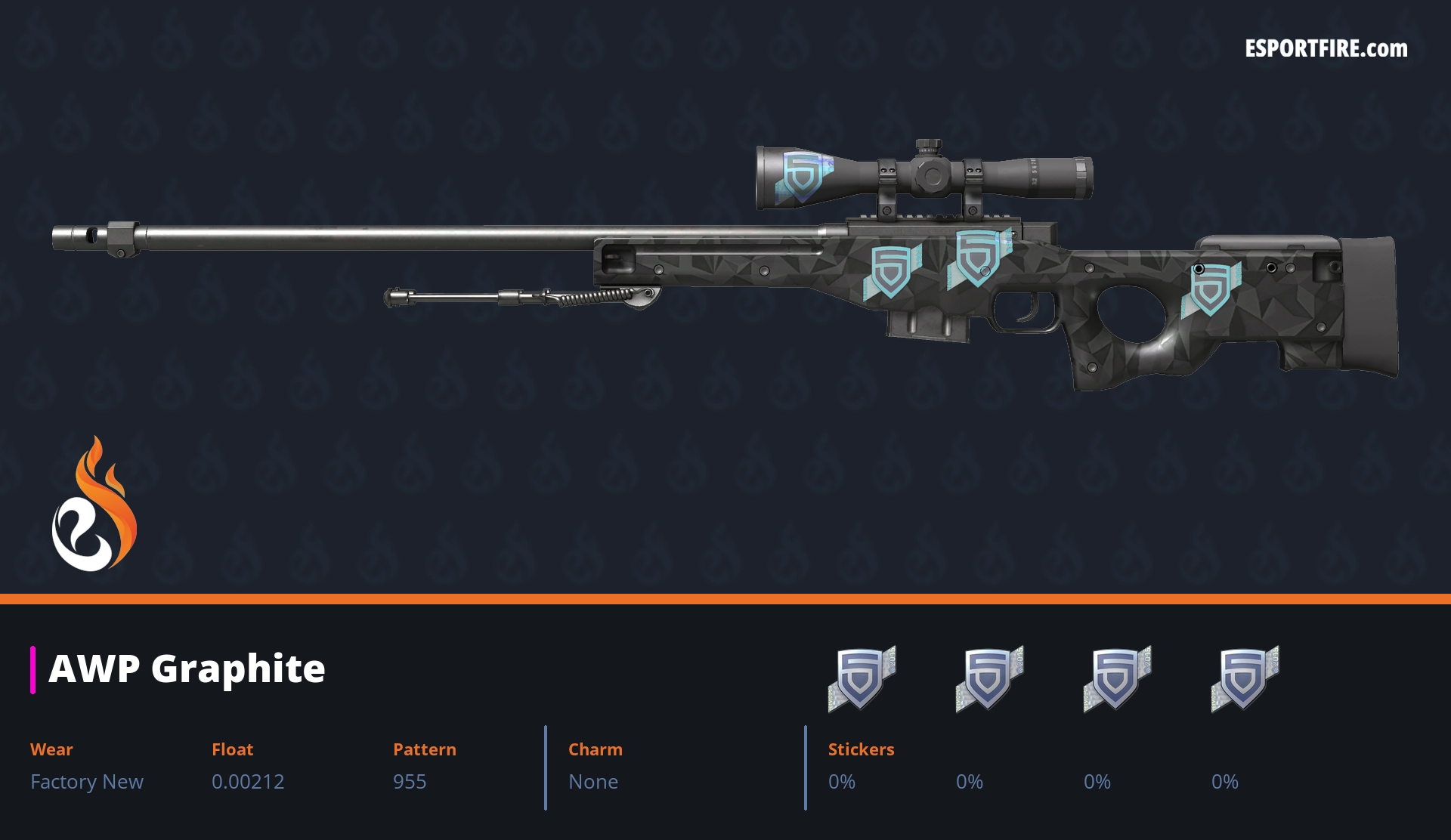The width and height of the screenshot is (1451, 840).
Task: Open the ESPORTFIRE.com site link
Action: coord(1326,49)
